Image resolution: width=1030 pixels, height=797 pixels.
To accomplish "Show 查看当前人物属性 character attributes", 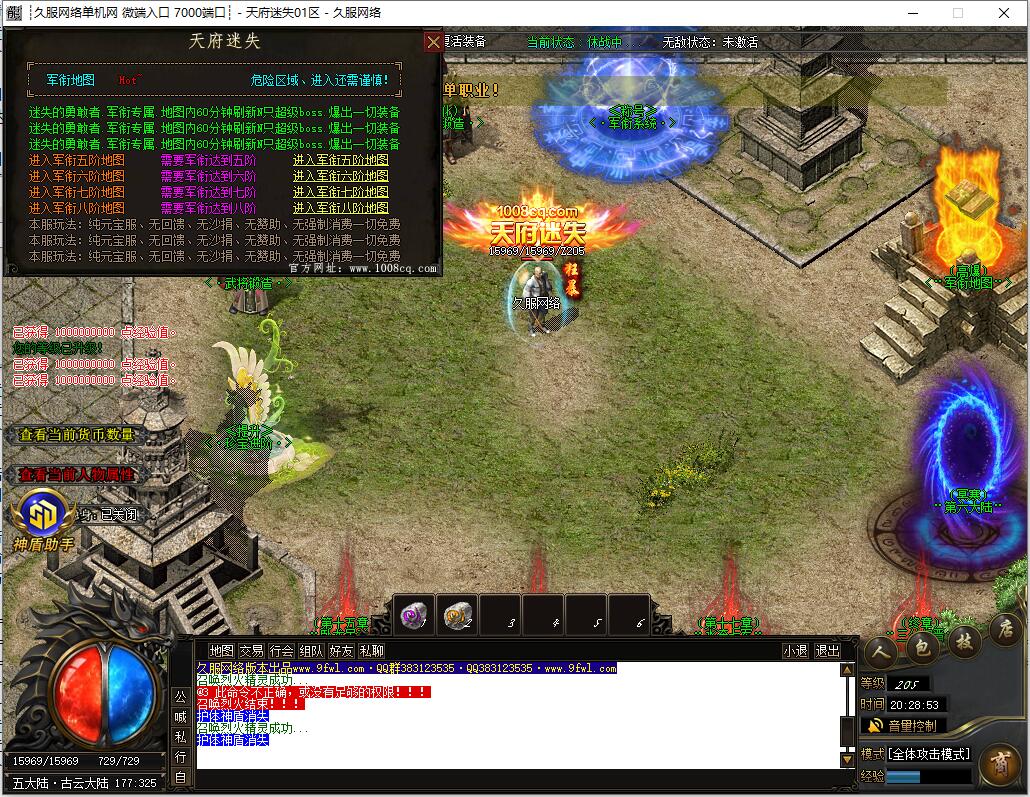I will (76, 475).
